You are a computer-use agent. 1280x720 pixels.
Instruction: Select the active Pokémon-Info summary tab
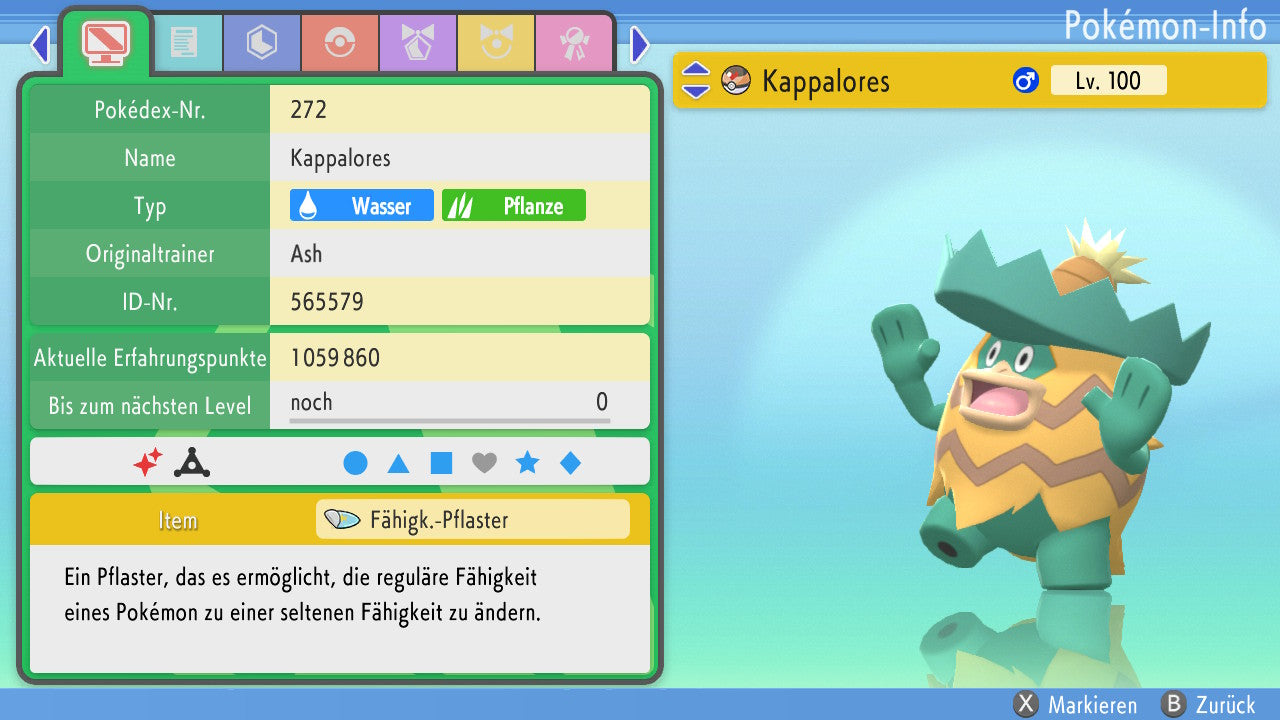coord(106,41)
